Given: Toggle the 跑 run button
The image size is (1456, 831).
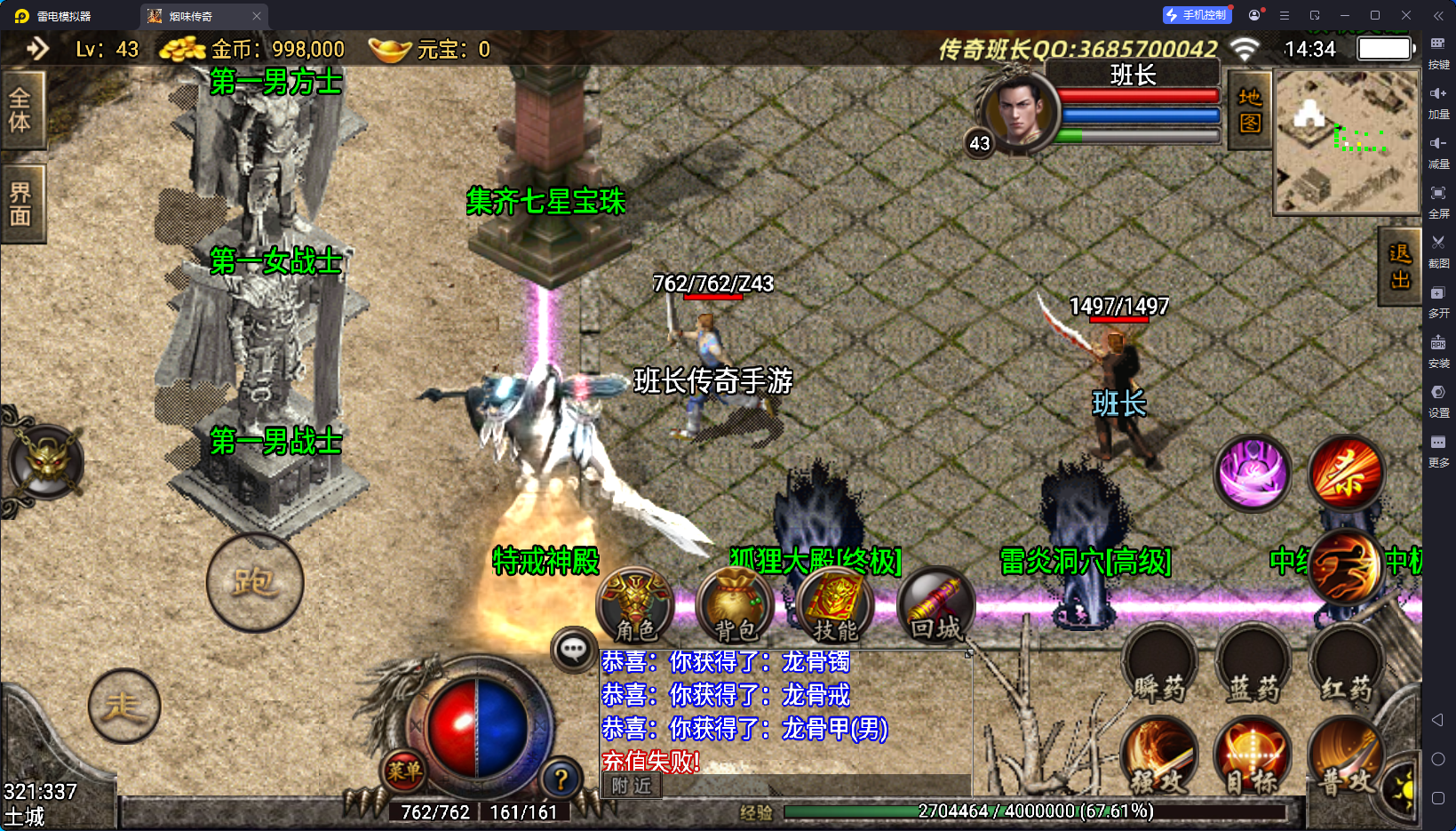Looking at the screenshot, I should 255,583.
